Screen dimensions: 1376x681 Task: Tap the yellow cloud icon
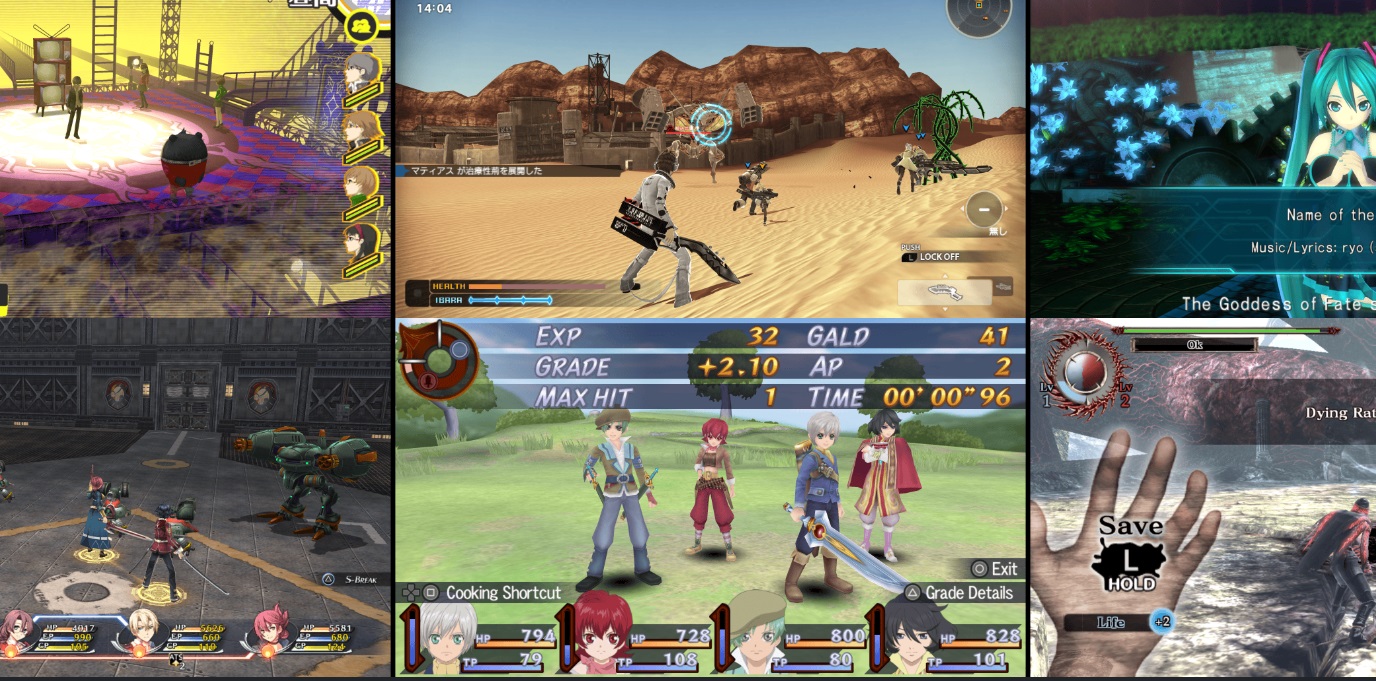tap(361, 24)
